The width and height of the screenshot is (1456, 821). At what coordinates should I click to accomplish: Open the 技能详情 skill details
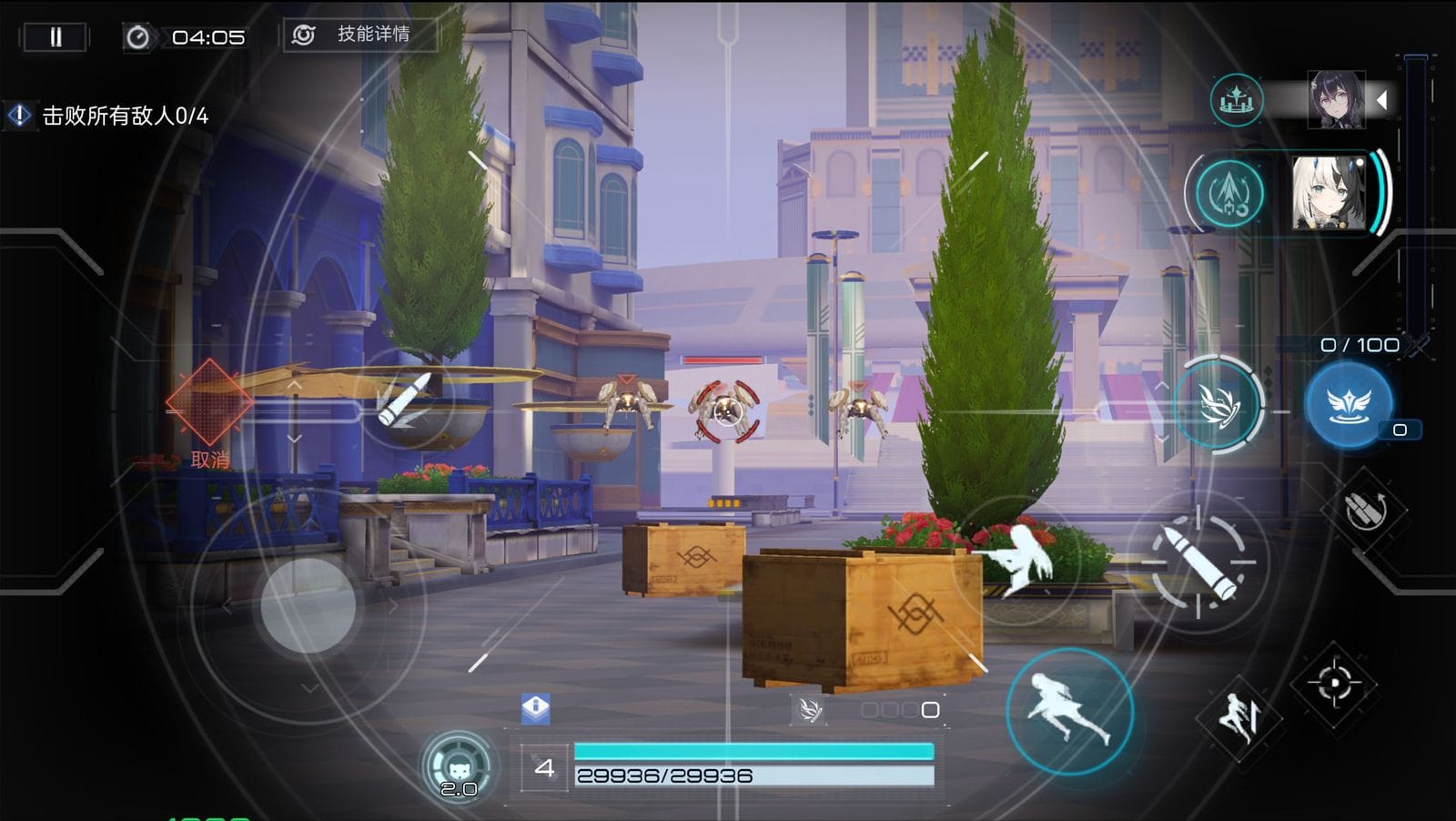coord(360,35)
